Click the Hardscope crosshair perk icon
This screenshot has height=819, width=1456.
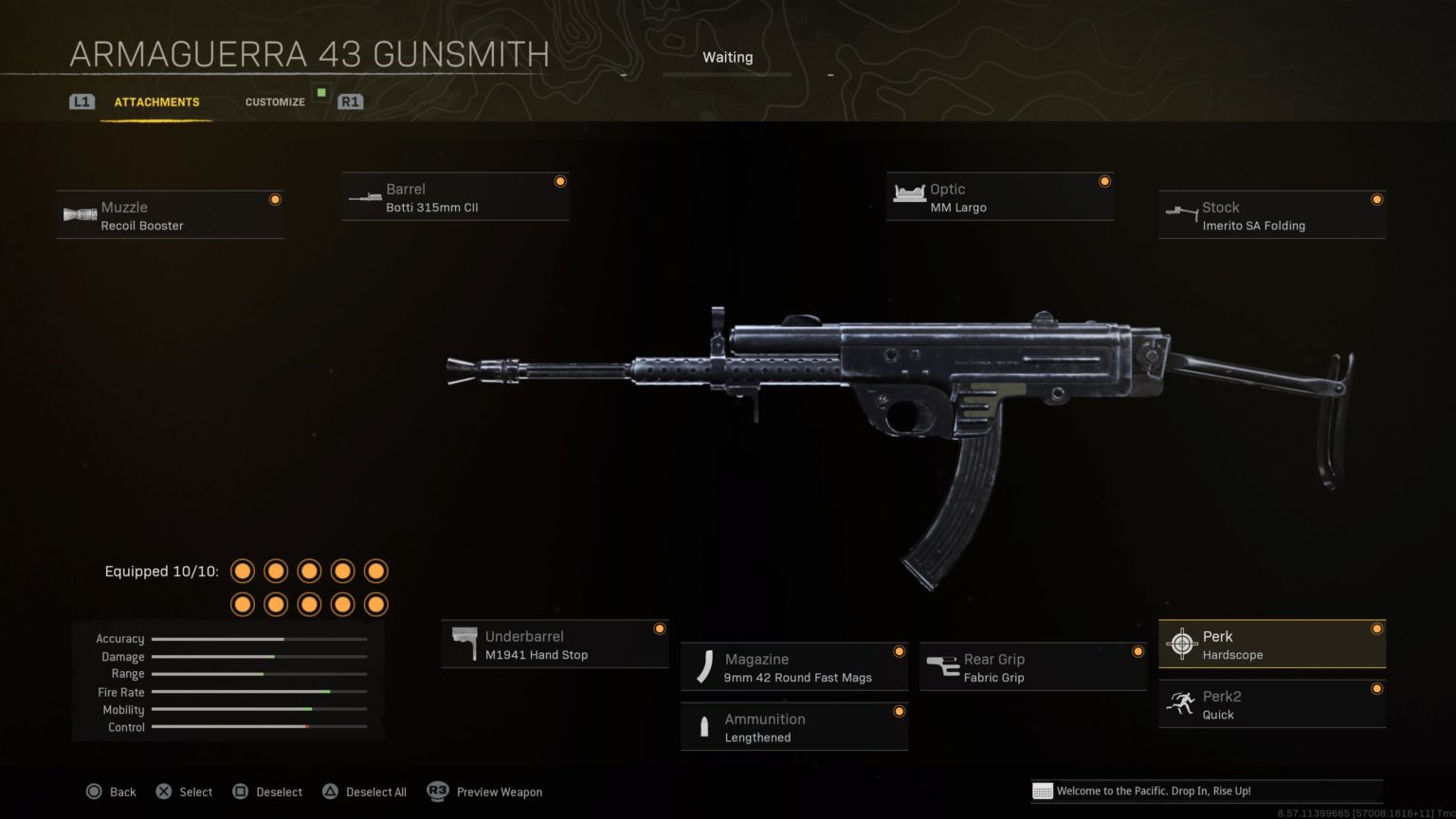1182,644
